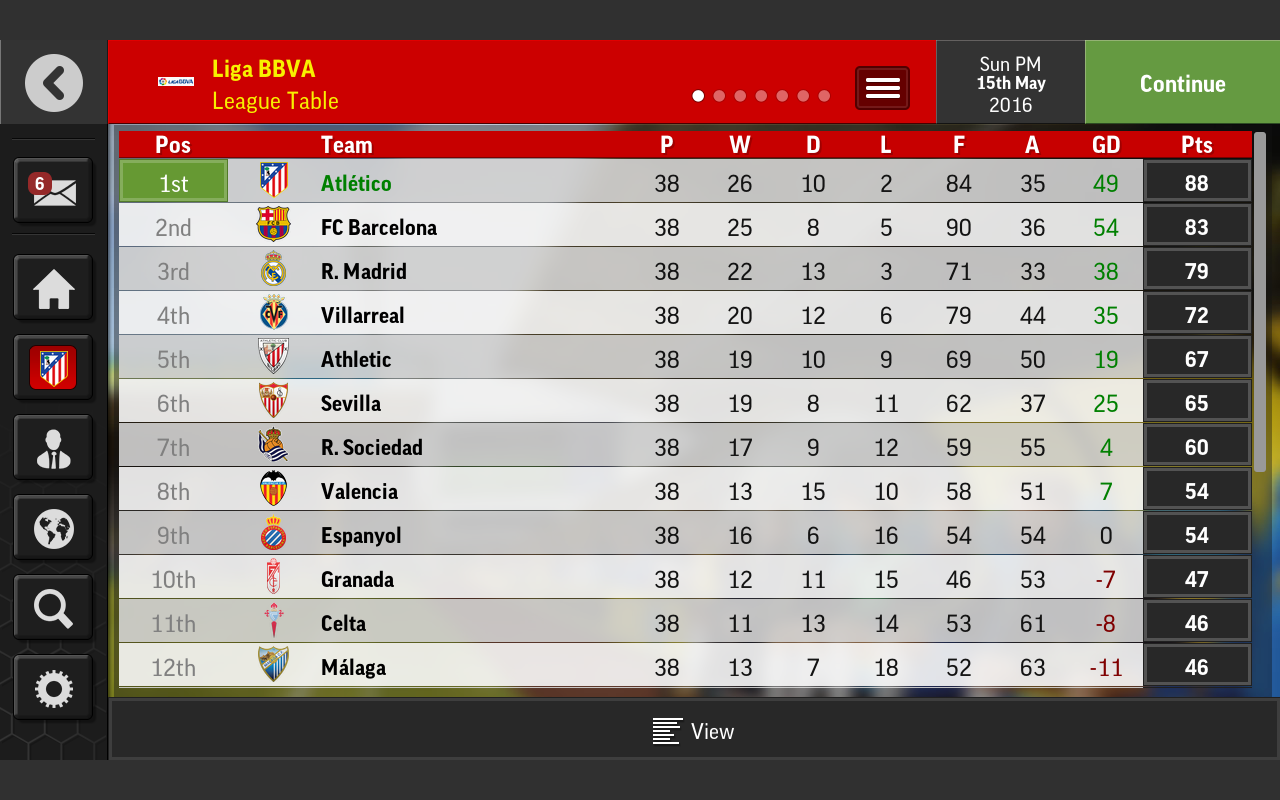The image size is (1280, 800).
Task: Open the world globe menu
Action: pos(53,529)
